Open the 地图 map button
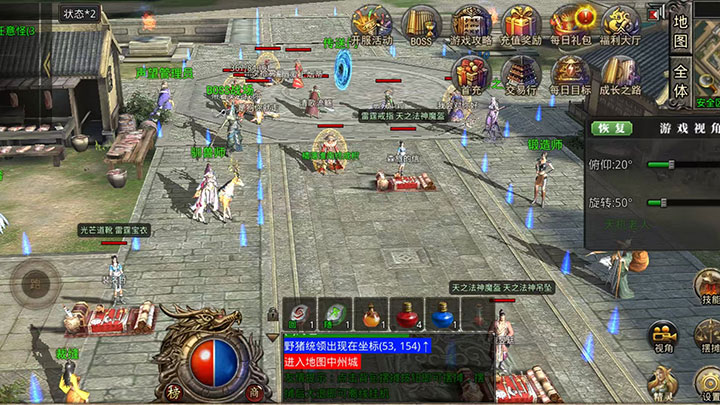The image size is (720, 405). [681, 31]
